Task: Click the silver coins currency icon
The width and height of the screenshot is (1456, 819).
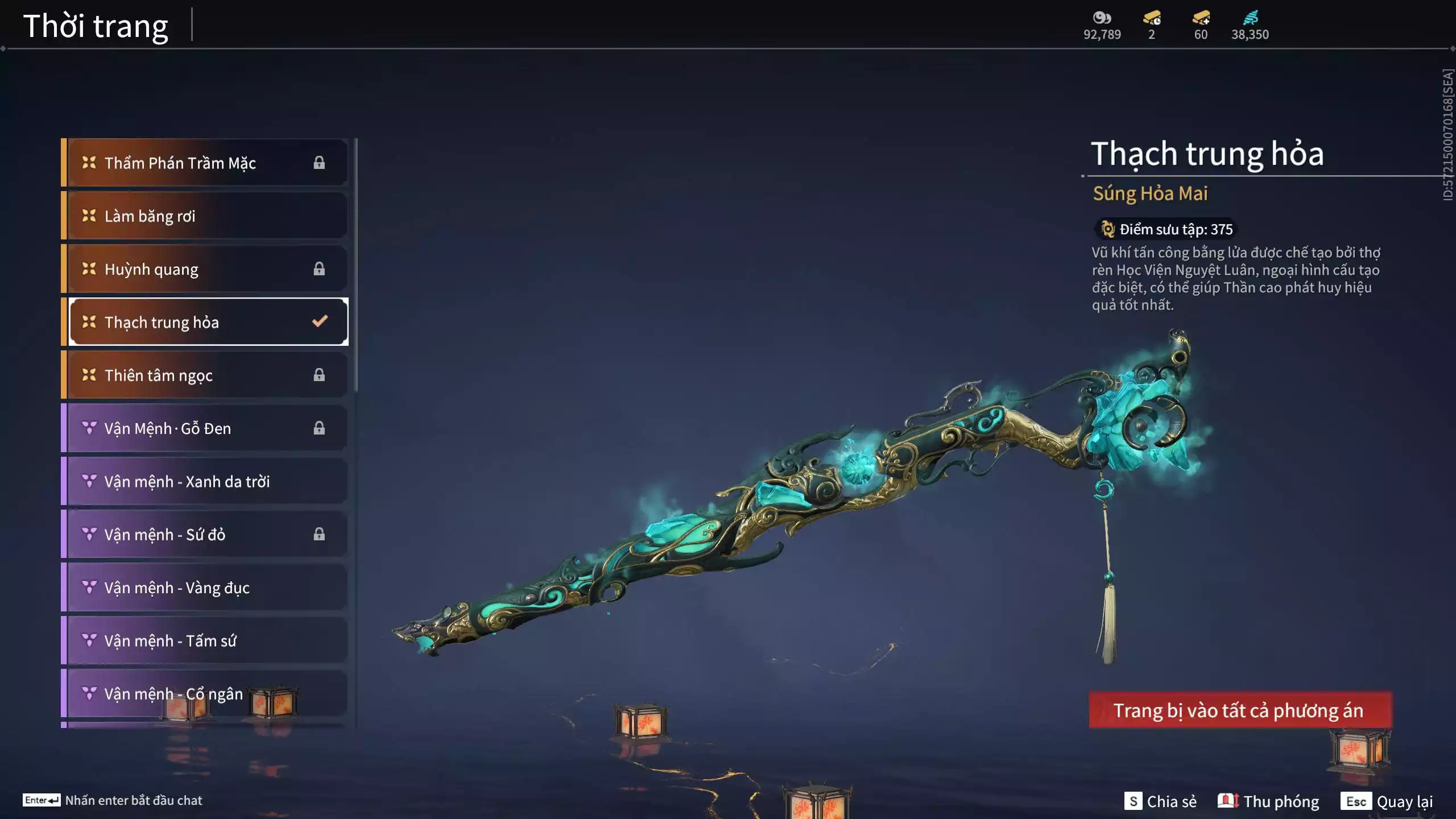Action: [1102, 18]
